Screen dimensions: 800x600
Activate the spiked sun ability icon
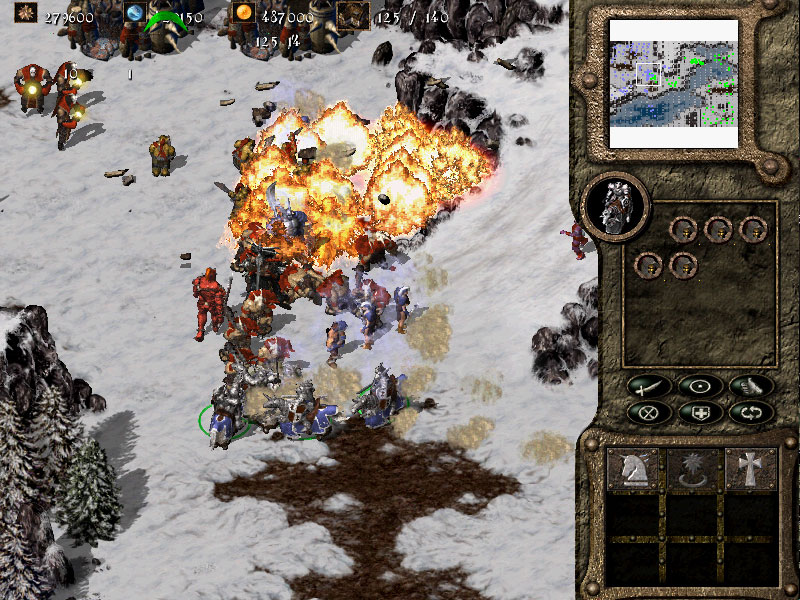tap(693, 470)
